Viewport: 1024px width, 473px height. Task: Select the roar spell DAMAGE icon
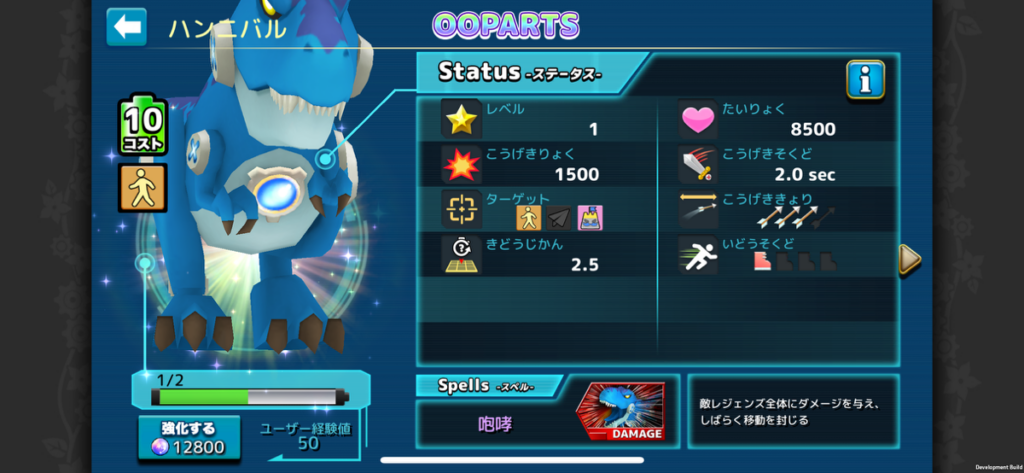(x=620, y=411)
